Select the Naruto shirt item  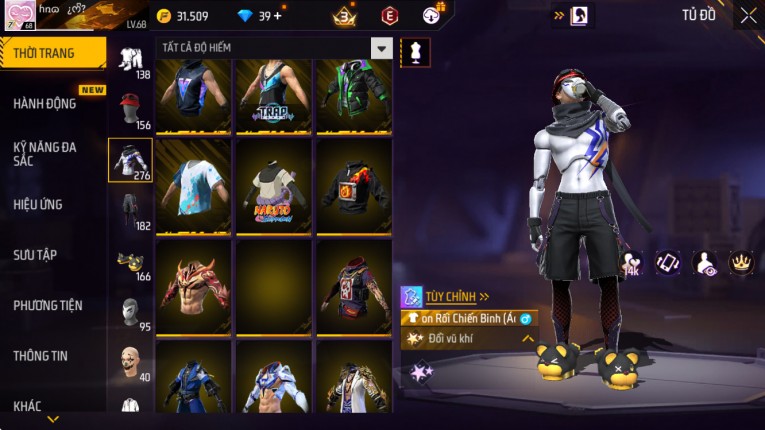coord(274,191)
